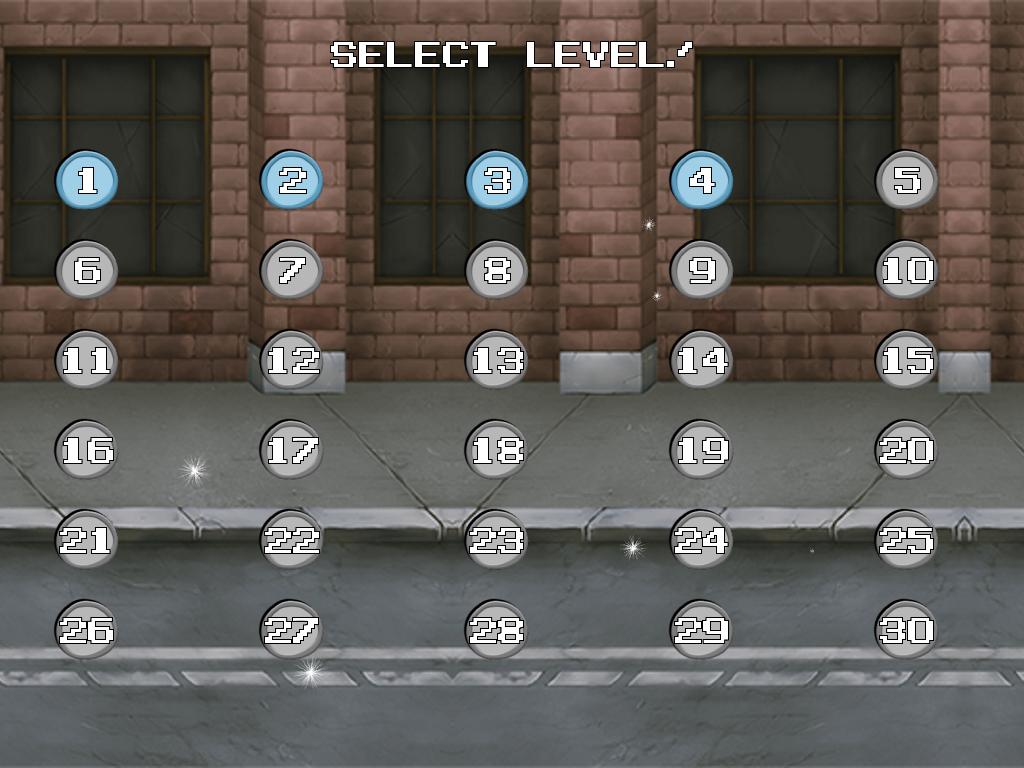Click the gray level 5 button
This screenshot has height=768, width=1024.
click(x=907, y=180)
